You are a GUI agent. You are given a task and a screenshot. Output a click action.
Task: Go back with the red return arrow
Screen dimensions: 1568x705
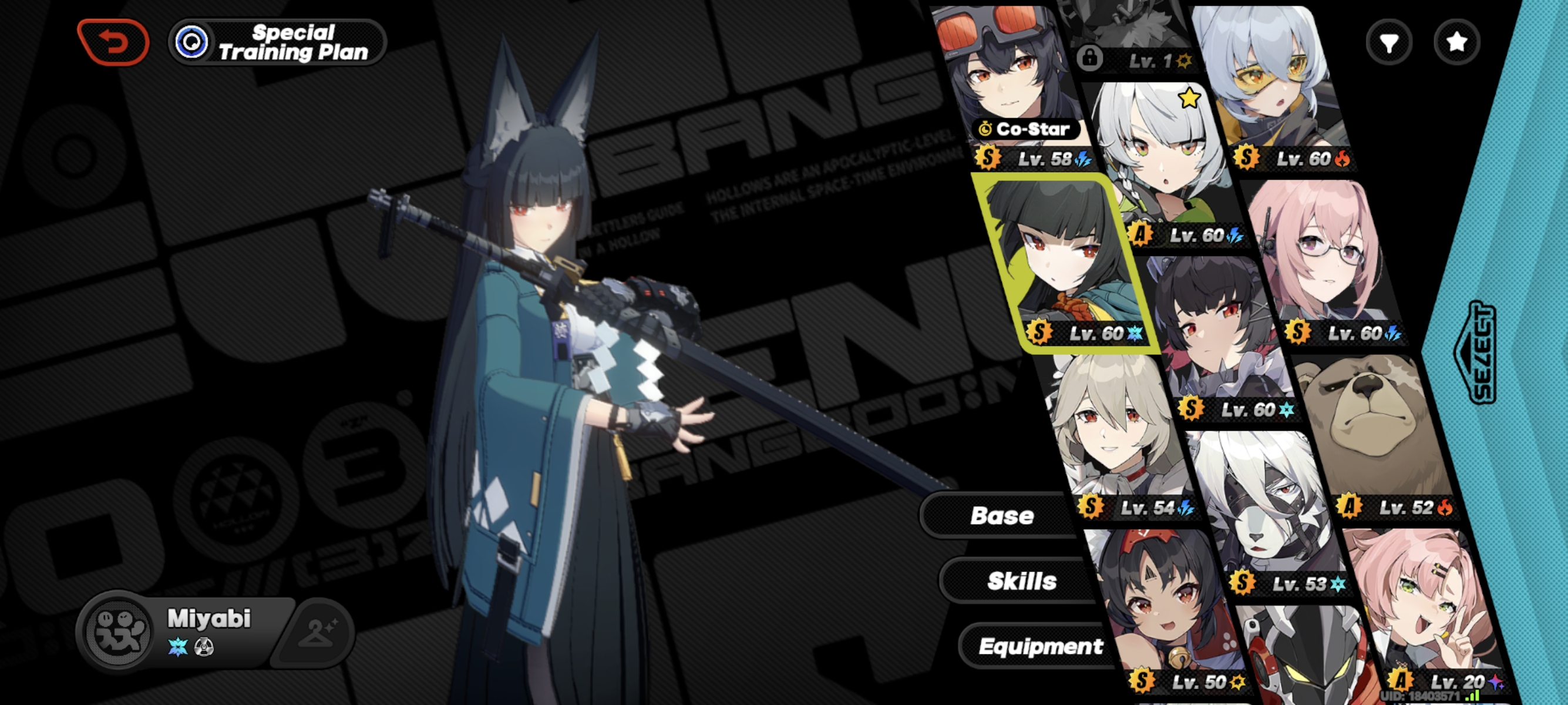coord(113,42)
